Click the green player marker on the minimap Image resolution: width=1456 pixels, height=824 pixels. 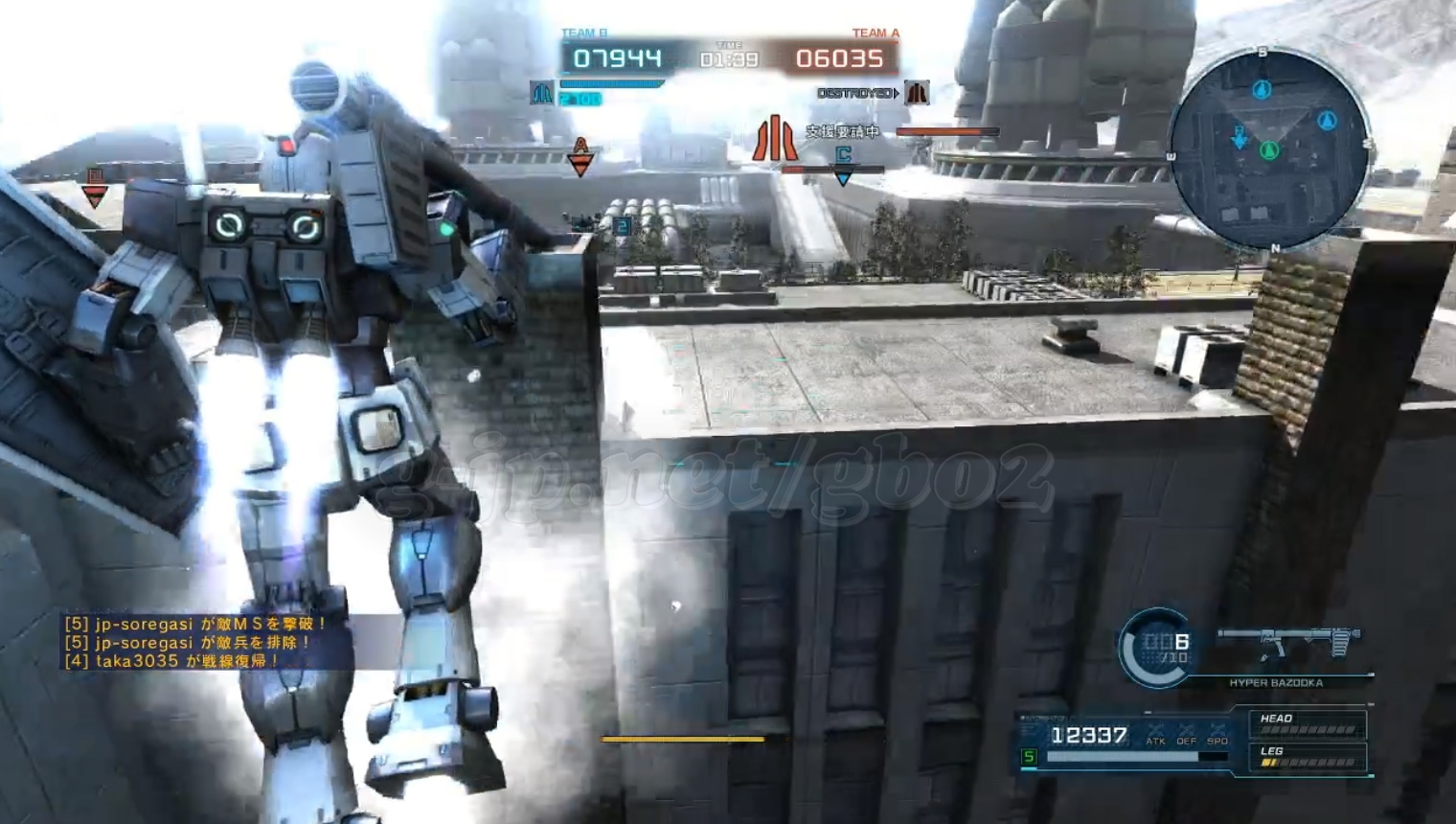pyautogui.click(x=1269, y=150)
